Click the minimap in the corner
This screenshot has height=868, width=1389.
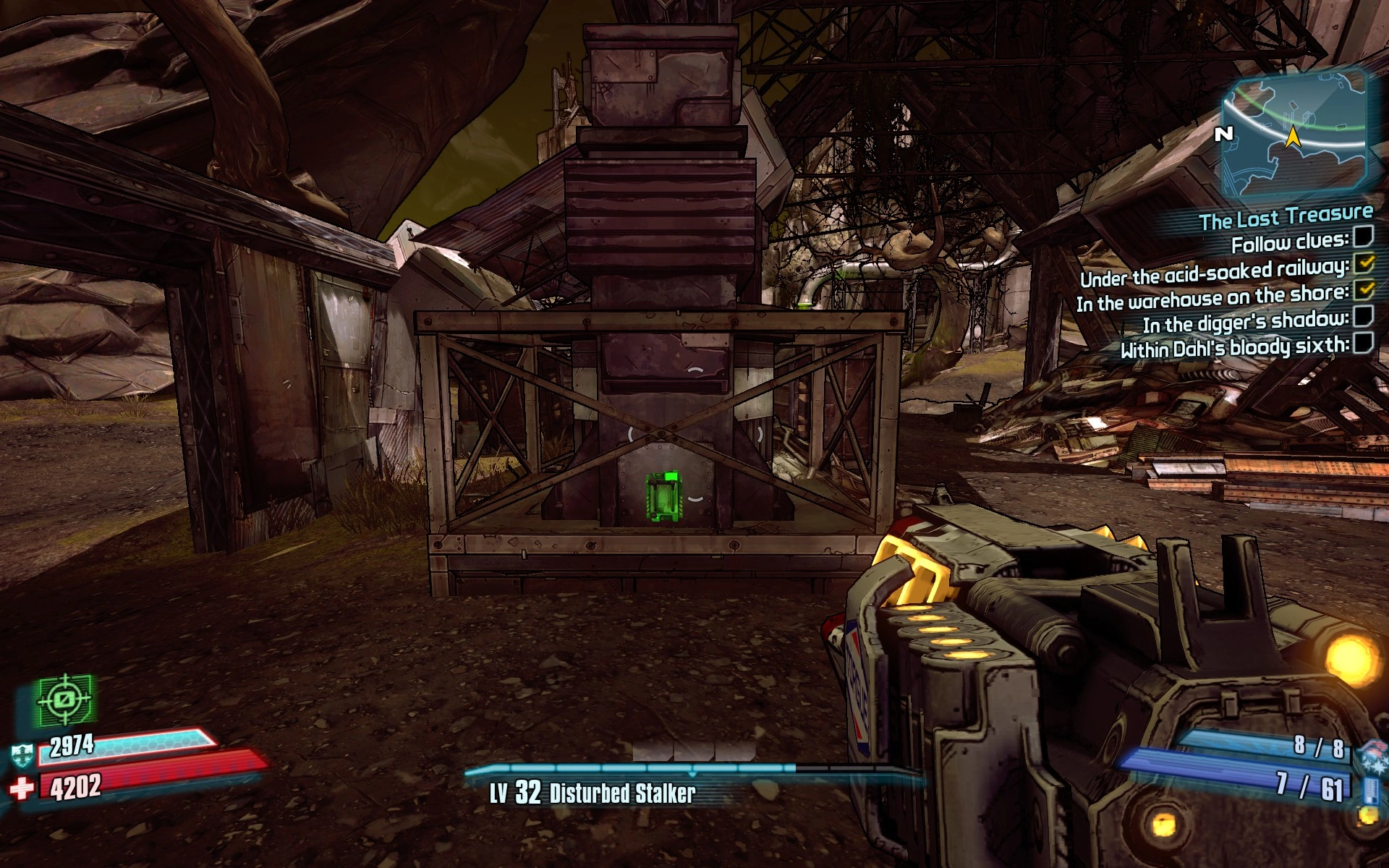pos(1294,135)
